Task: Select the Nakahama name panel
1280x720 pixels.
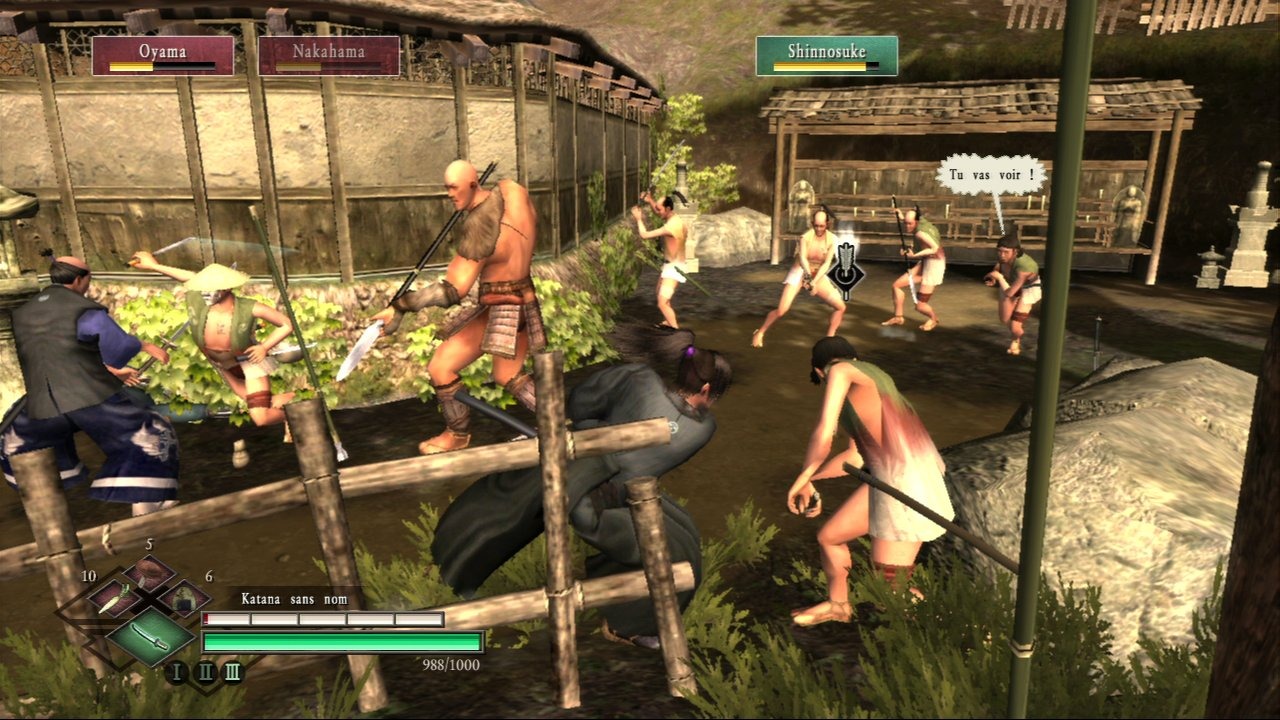Action: (x=329, y=56)
